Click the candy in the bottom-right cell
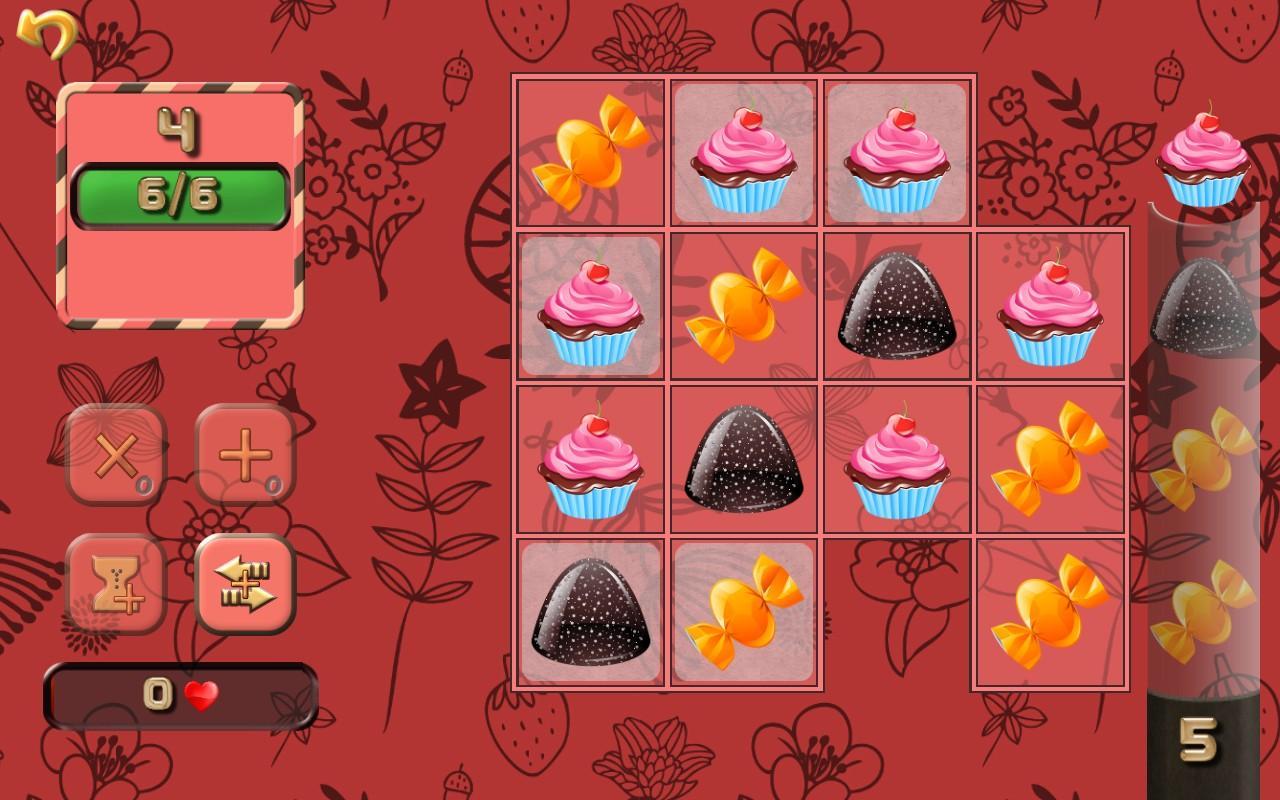 (1048, 610)
